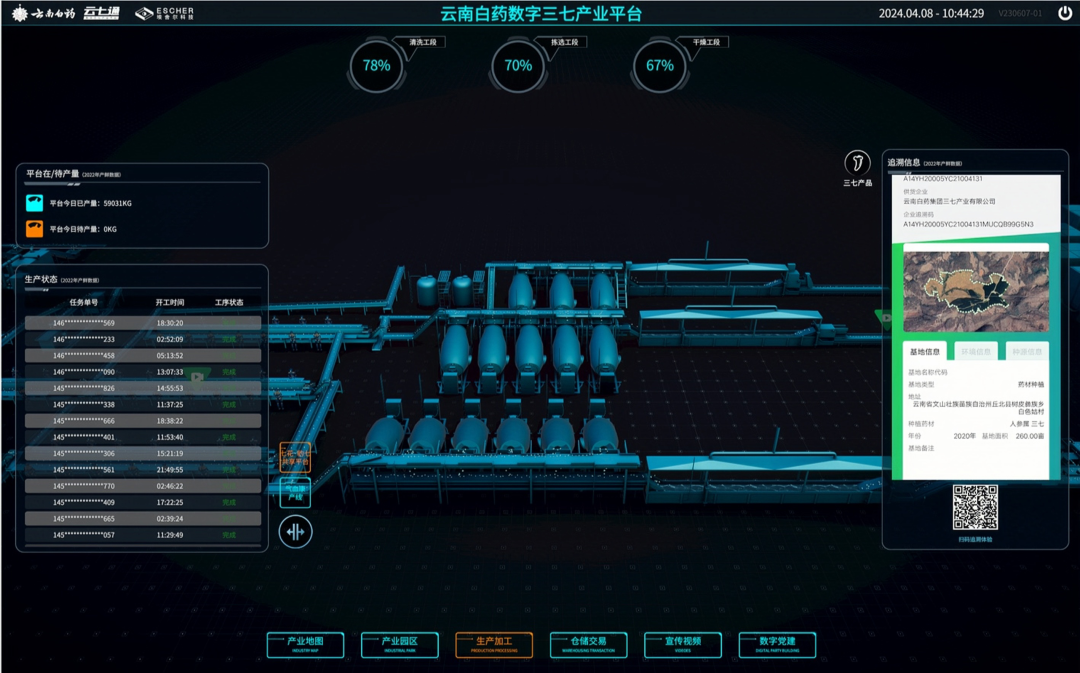Select the 生产加工 Production Processing tab
This screenshot has width=1080, height=673.
tap(493, 644)
